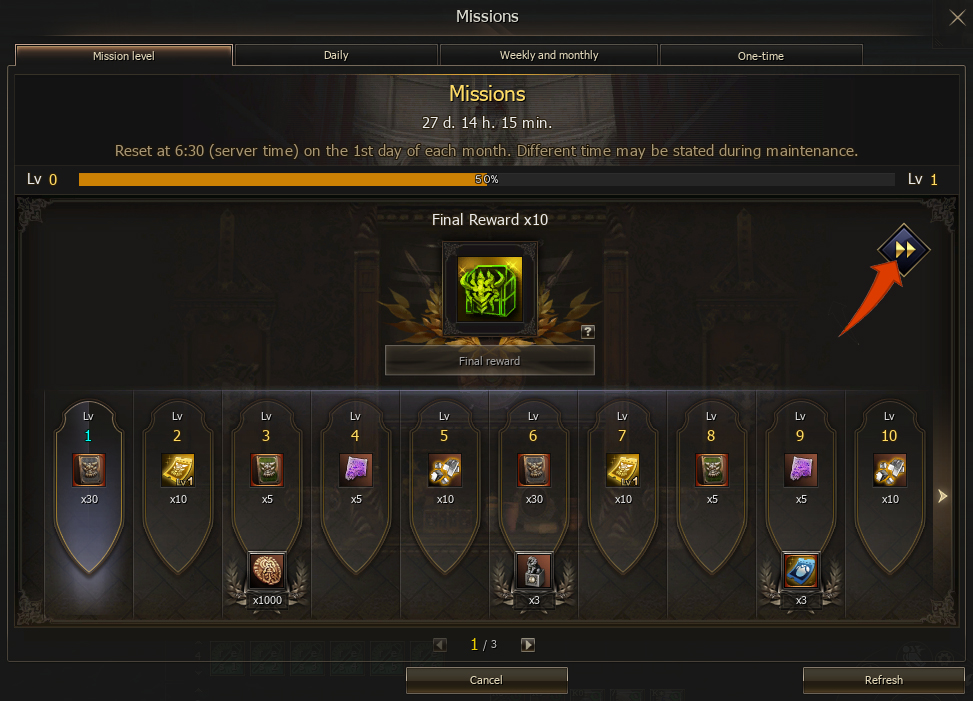Select the level 1 reward icon
Screen dimensions: 973x701
pos(88,469)
